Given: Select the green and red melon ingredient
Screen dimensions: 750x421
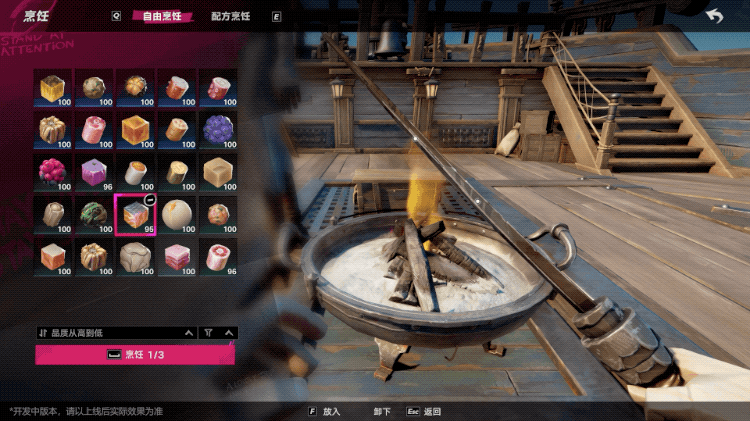Looking at the screenshot, I should point(94,214).
